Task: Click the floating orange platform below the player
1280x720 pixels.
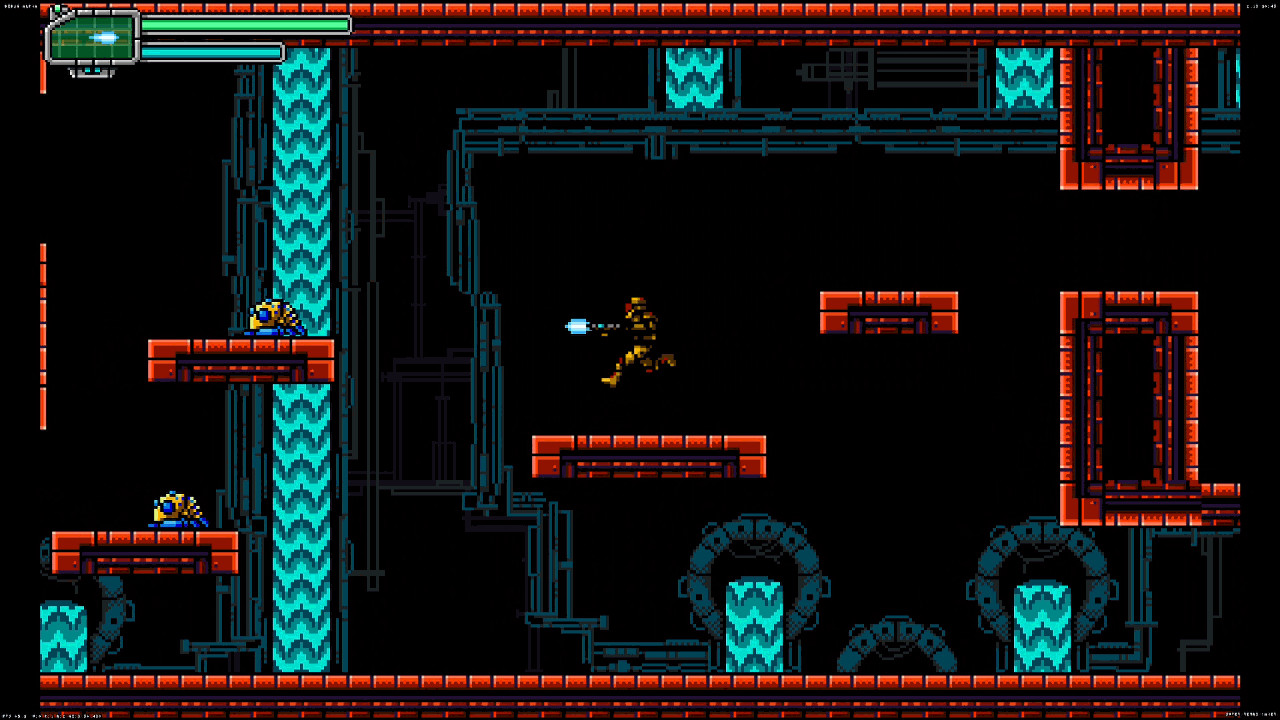Action: click(650, 455)
